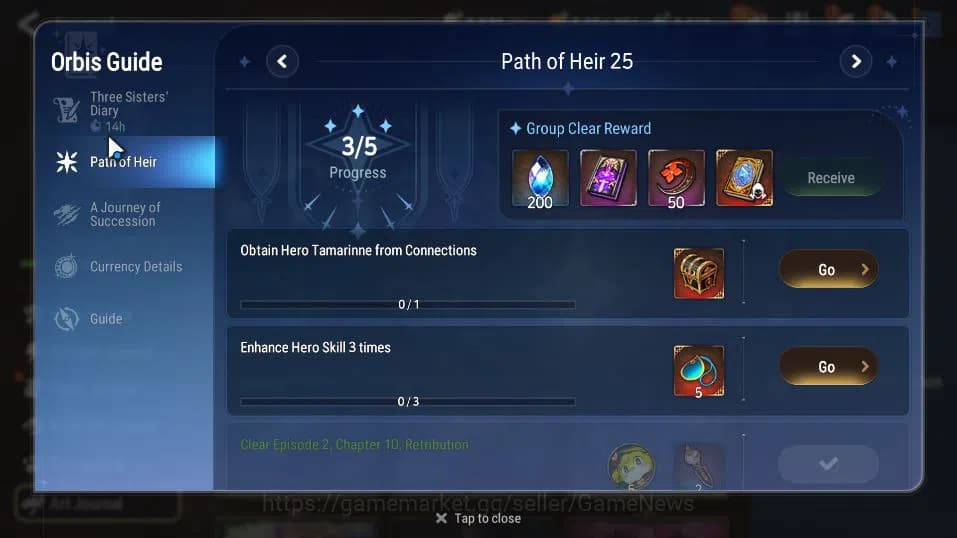Screen dimensions: 957x538
Task: View the blue pendant quest reward
Action: pyautogui.click(x=698, y=371)
